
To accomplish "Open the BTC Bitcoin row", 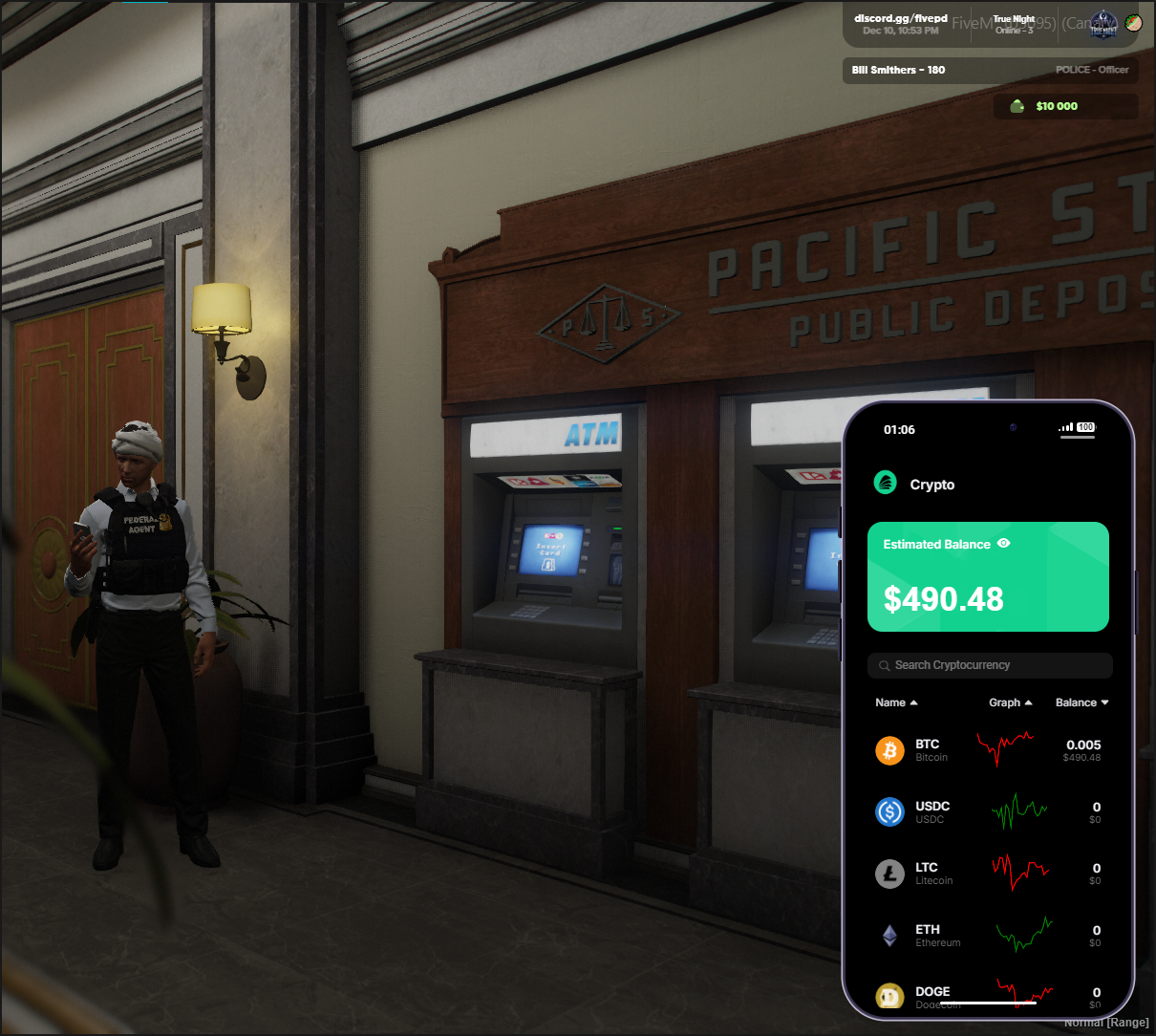I will 988,750.
